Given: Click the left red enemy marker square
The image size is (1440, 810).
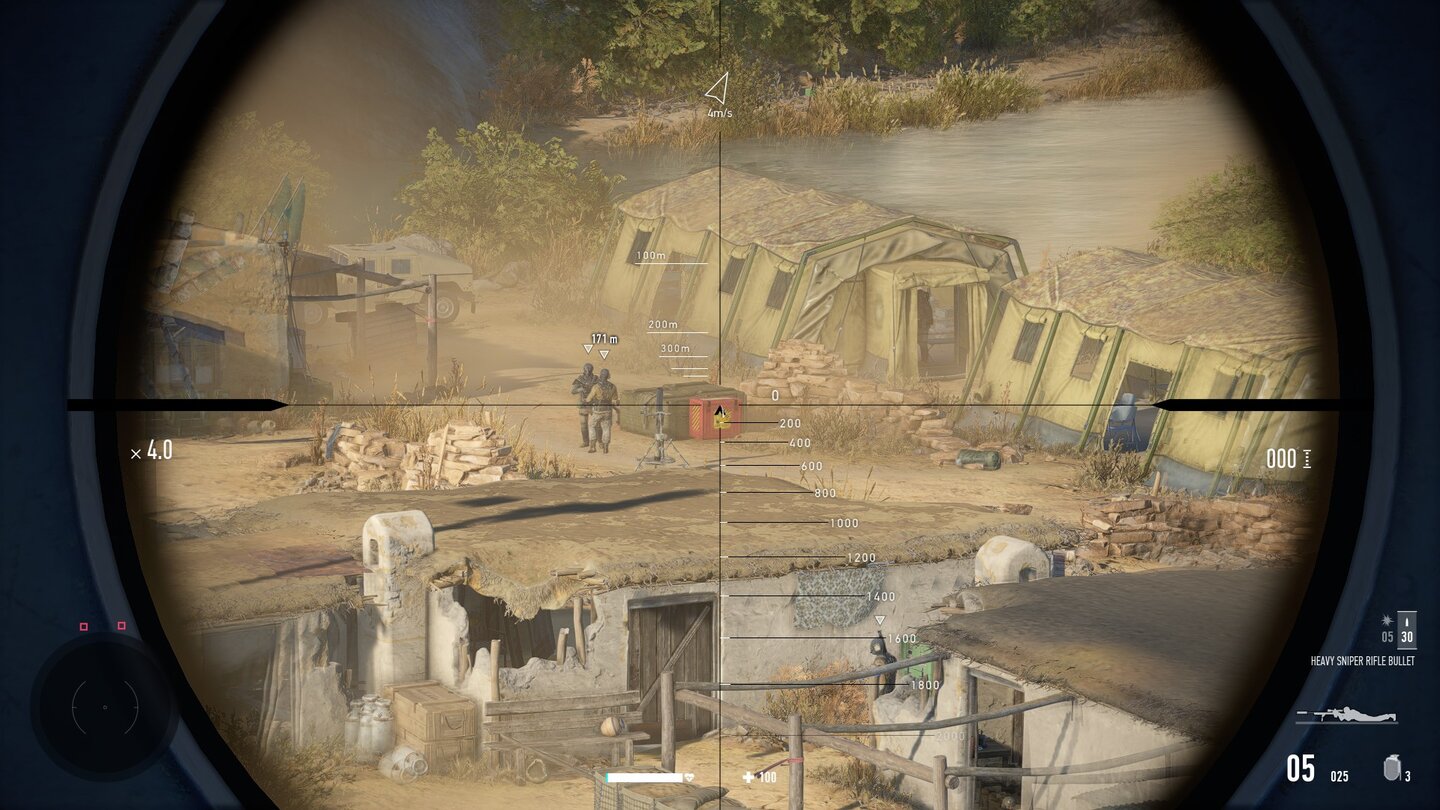Looking at the screenshot, I should pyautogui.click(x=84, y=627).
